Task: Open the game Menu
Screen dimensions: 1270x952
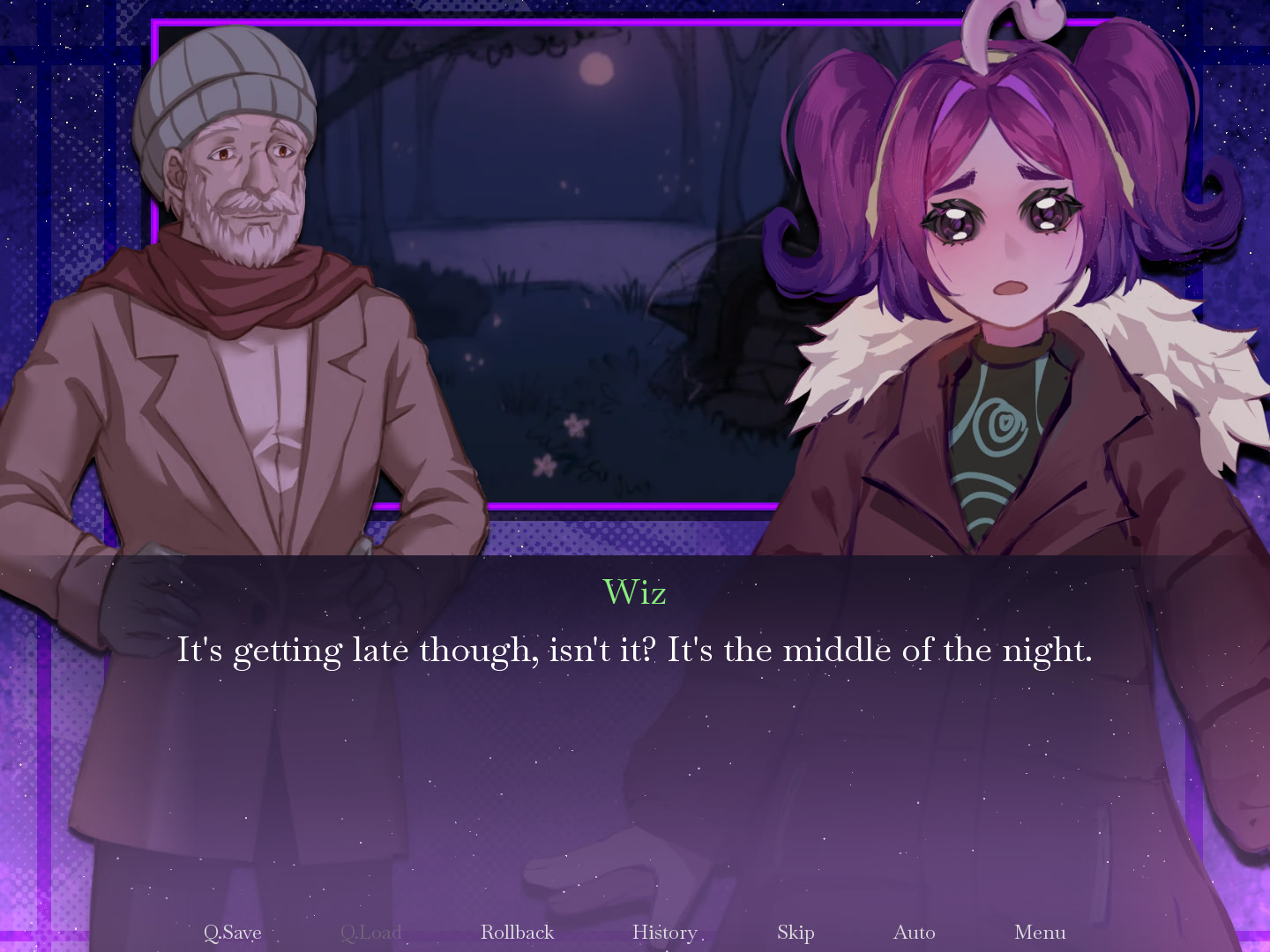Action: coord(1040,932)
